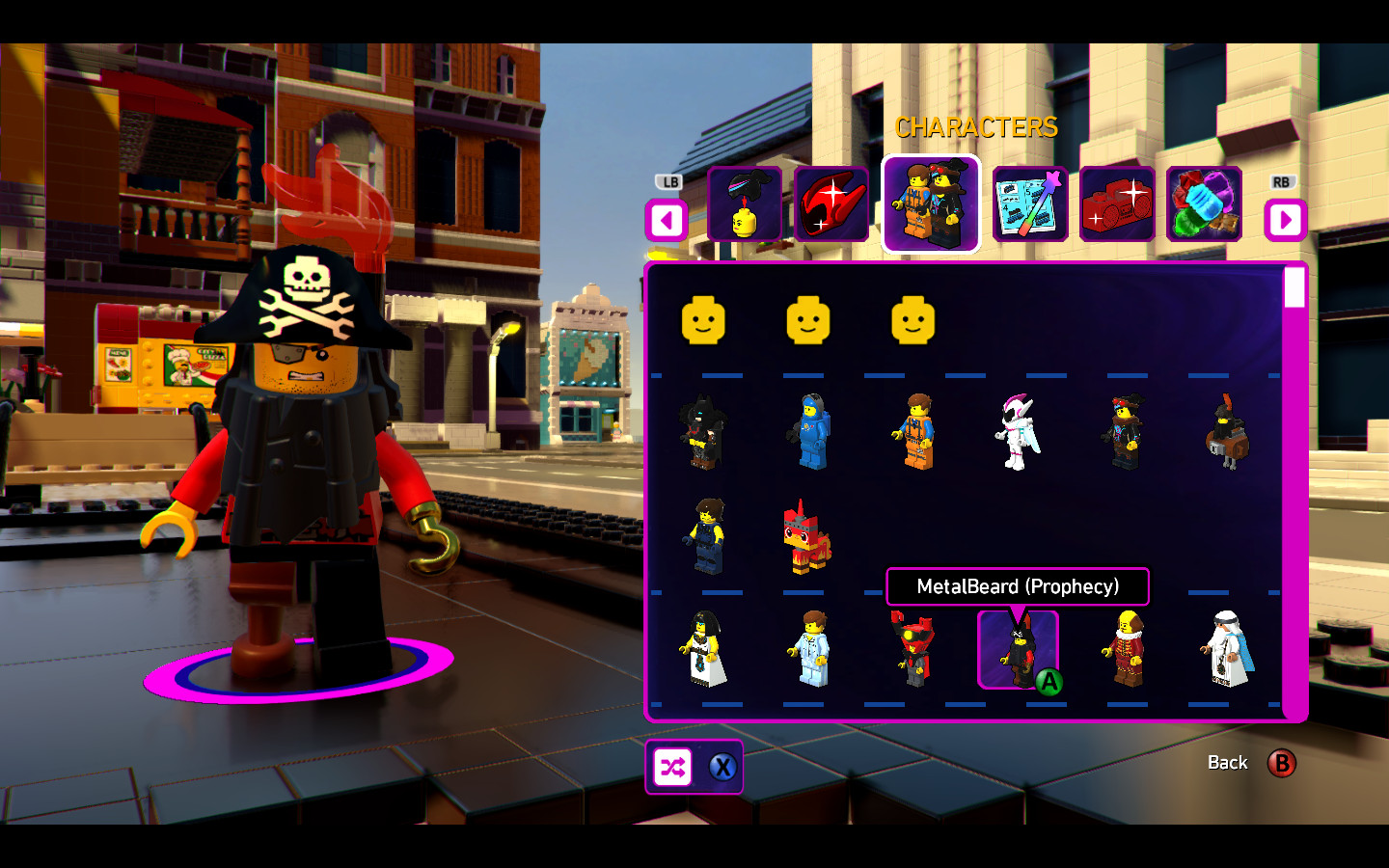Click the RB right arrow to change category
This screenshot has height=868, width=1389.
(1286, 220)
